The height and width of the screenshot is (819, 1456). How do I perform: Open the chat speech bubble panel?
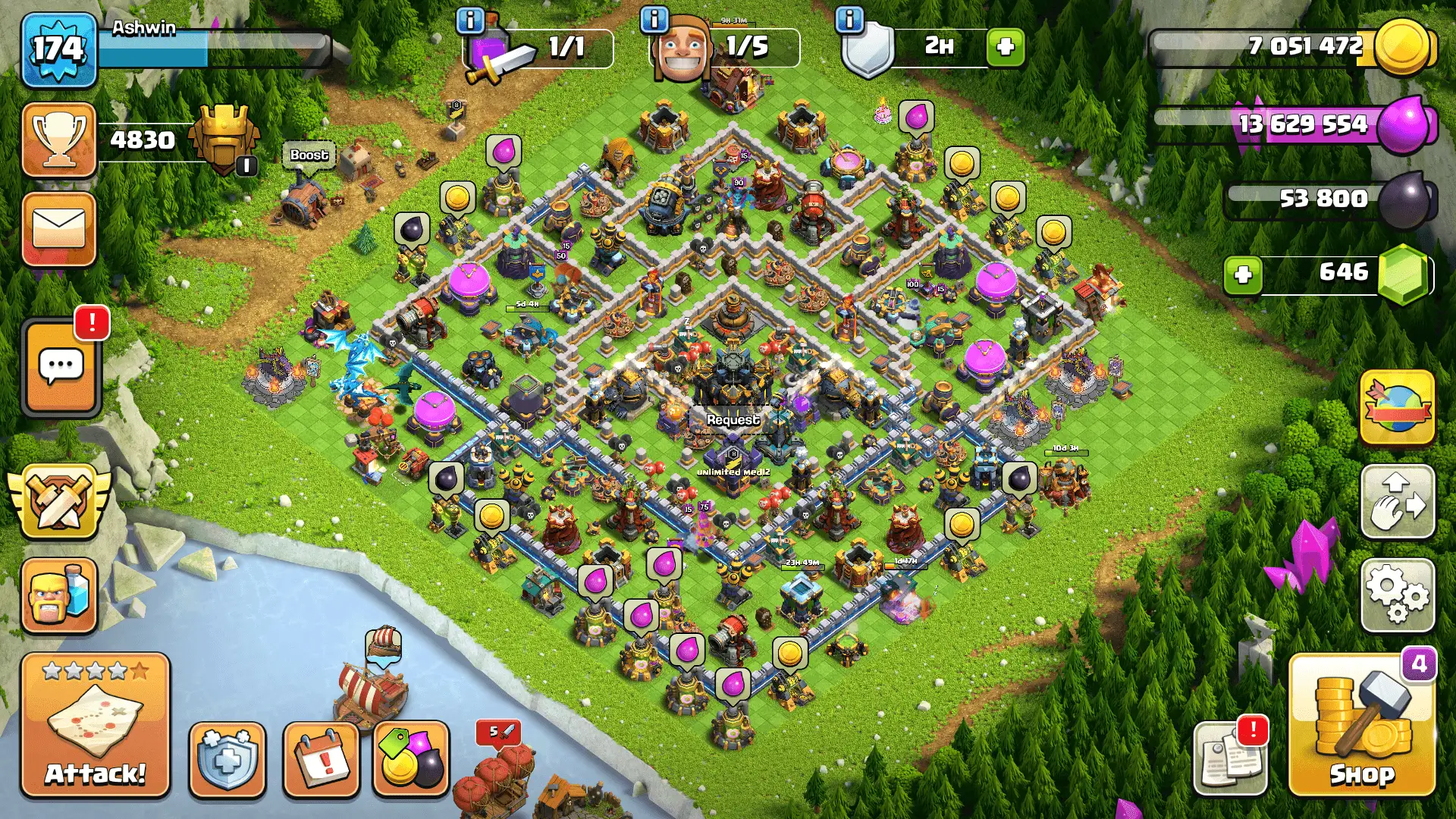(x=61, y=368)
